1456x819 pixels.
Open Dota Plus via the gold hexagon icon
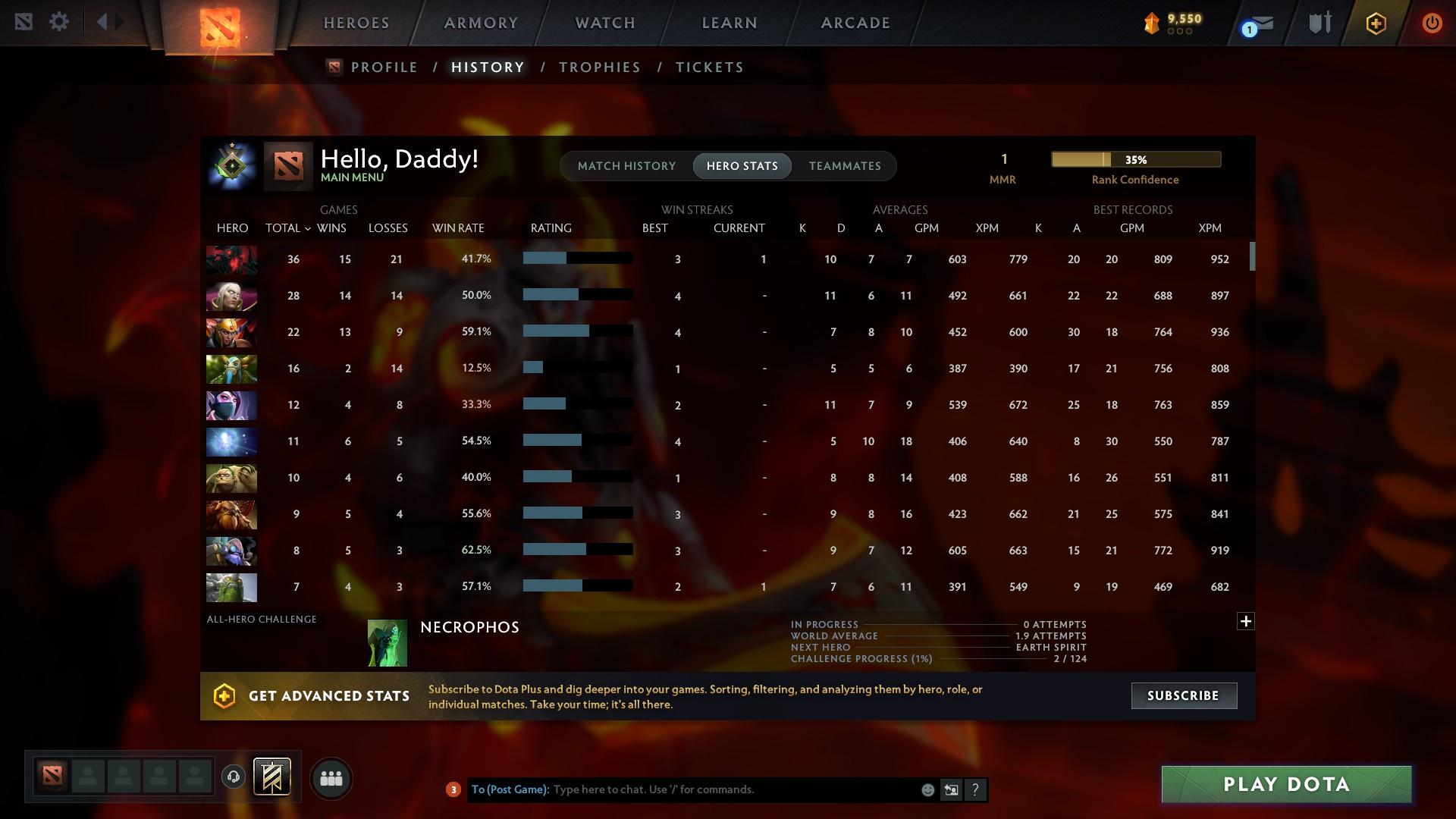(x=1376, y=23)
